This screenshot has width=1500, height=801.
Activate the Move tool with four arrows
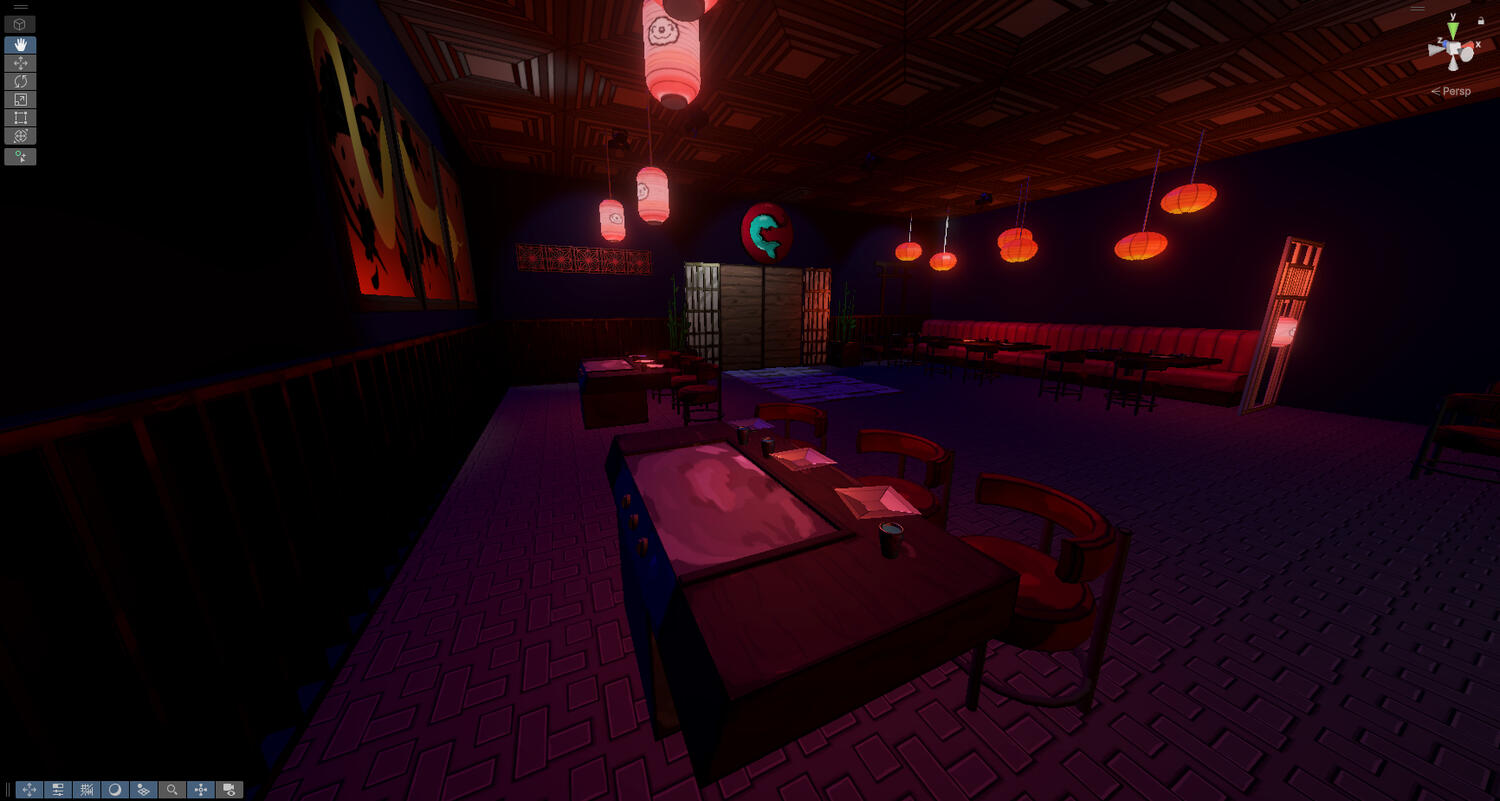20,63
